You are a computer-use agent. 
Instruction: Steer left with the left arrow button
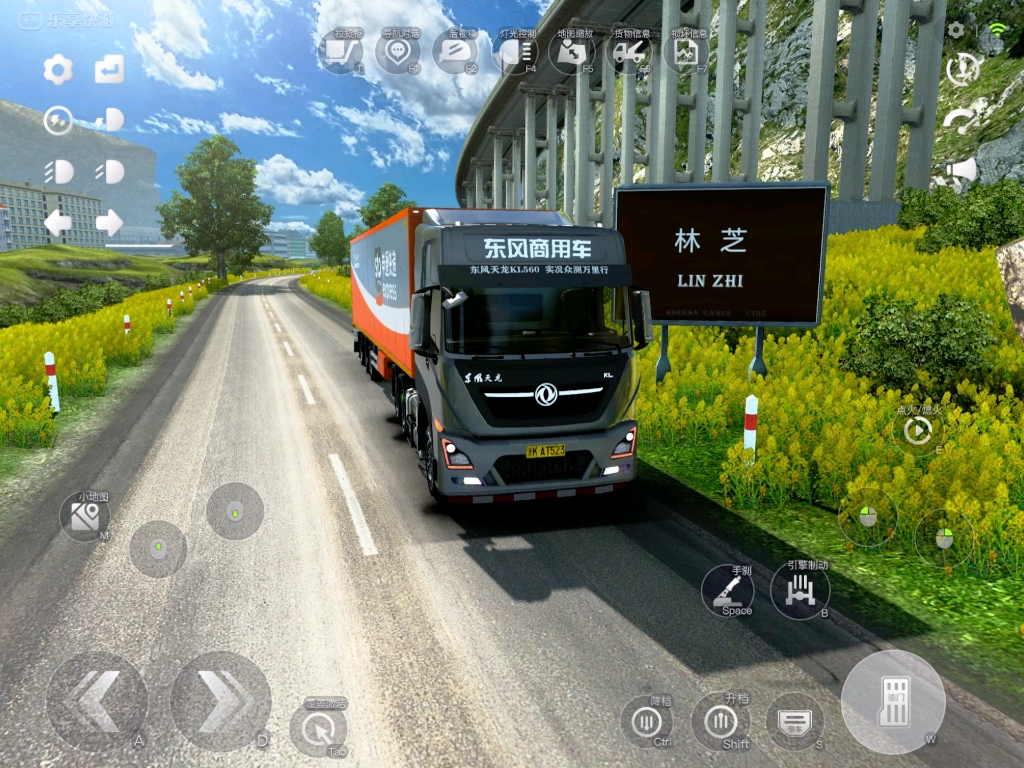(x=96, y=702)
